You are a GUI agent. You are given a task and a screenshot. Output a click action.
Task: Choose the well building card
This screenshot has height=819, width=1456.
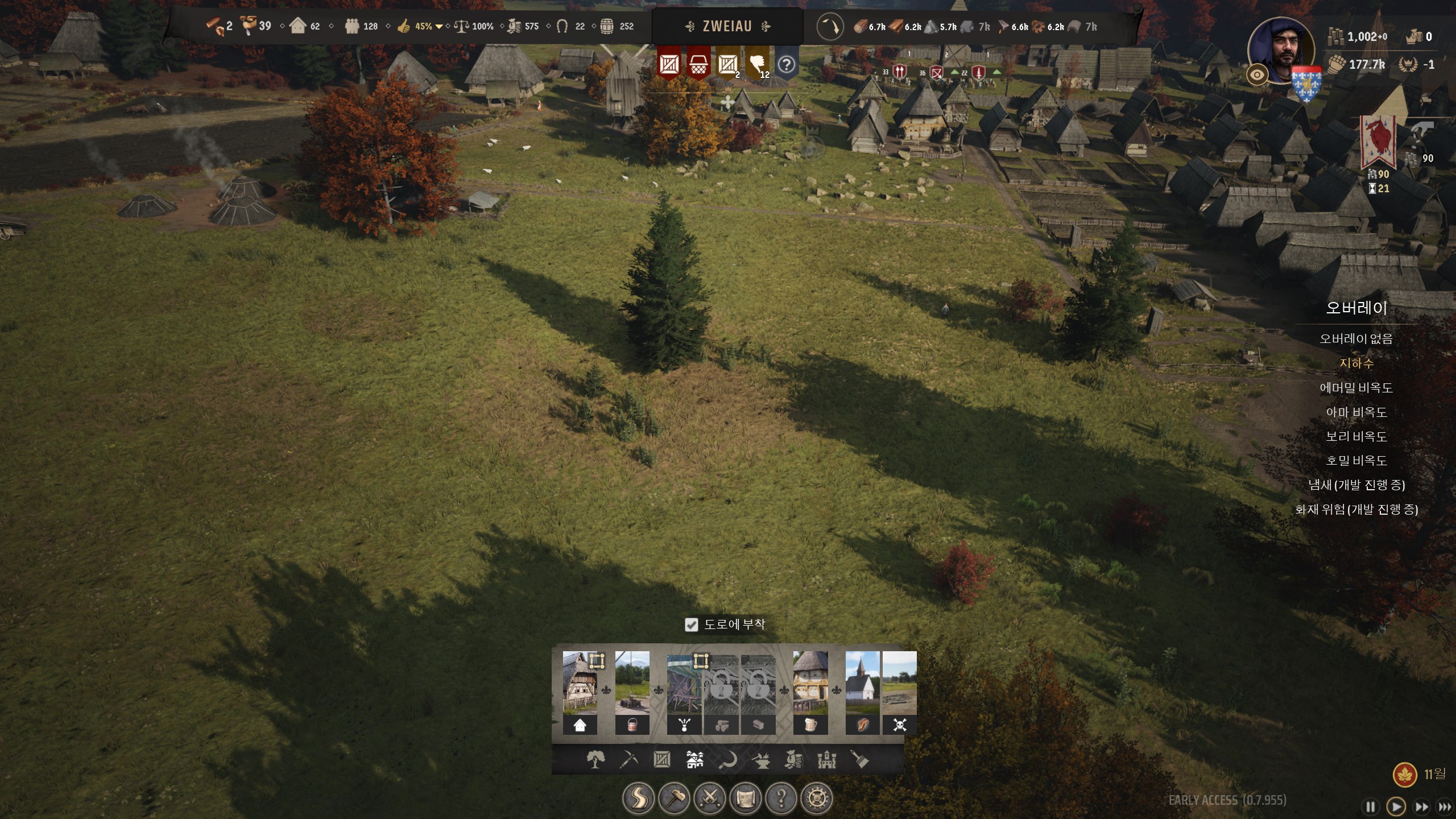click(632, 692)
